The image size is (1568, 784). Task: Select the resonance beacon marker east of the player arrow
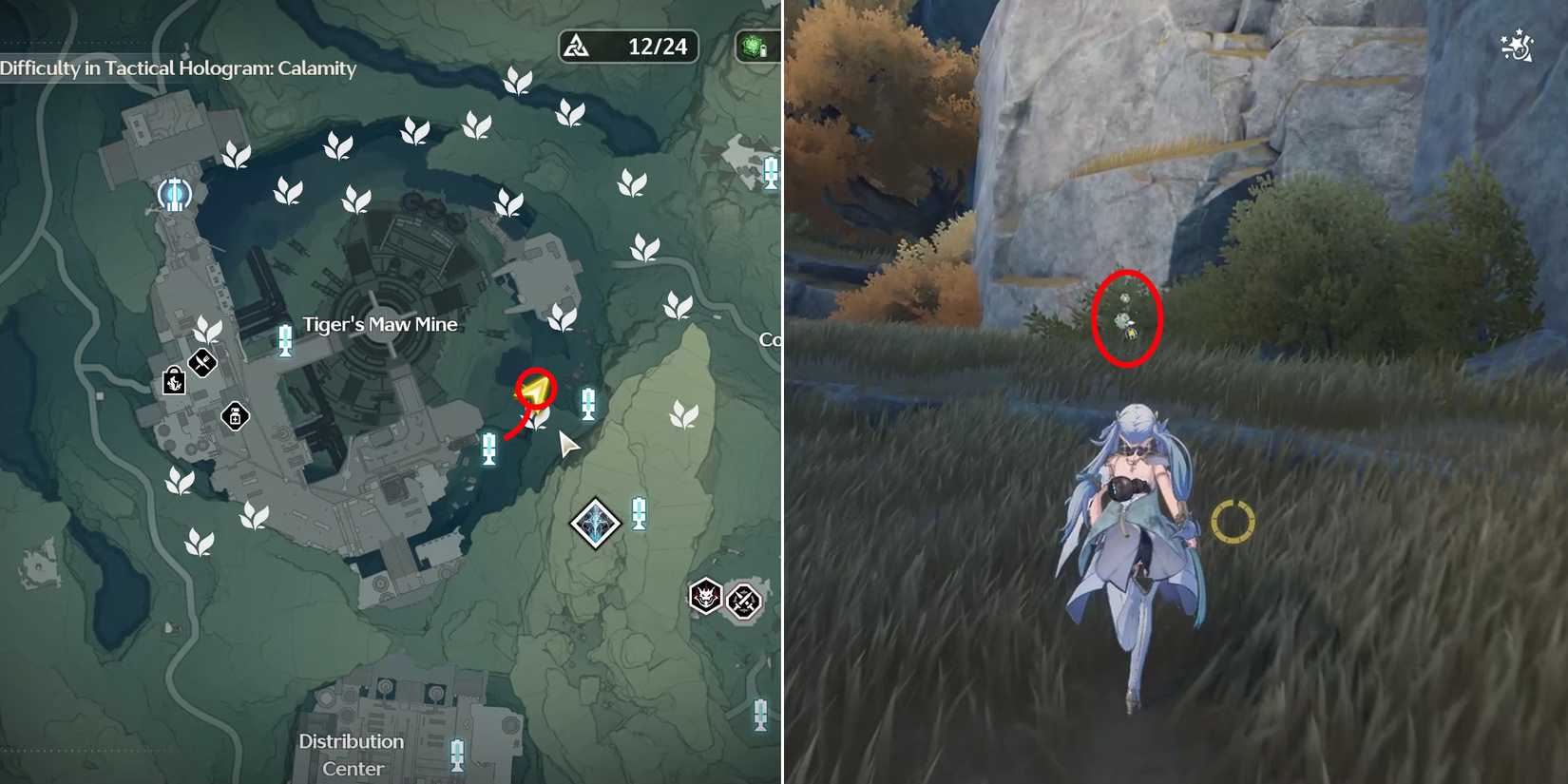tap(588, 403)
